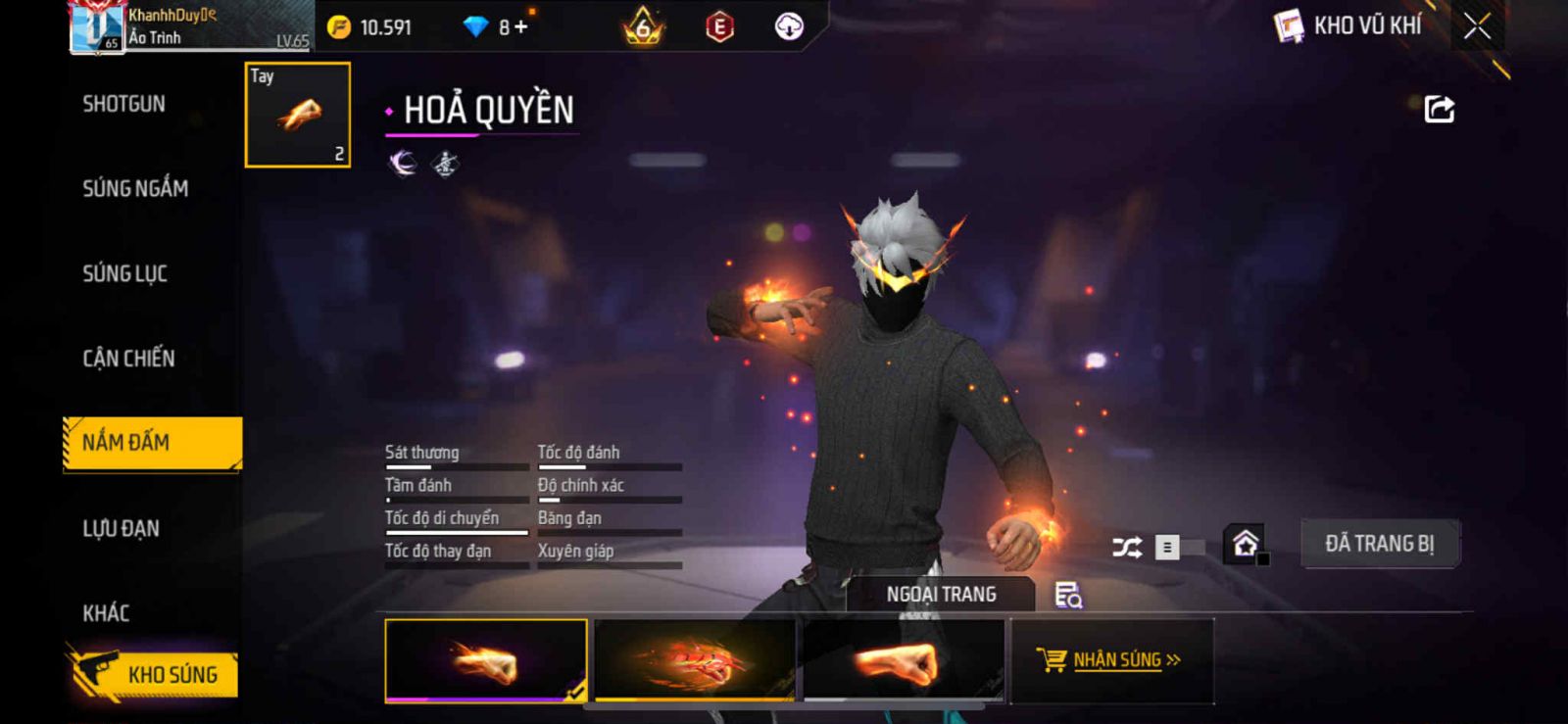The width and height of the screenshot is (1568, 724).
Task: Add diamonds with the plus button
Action: point(520,27)
